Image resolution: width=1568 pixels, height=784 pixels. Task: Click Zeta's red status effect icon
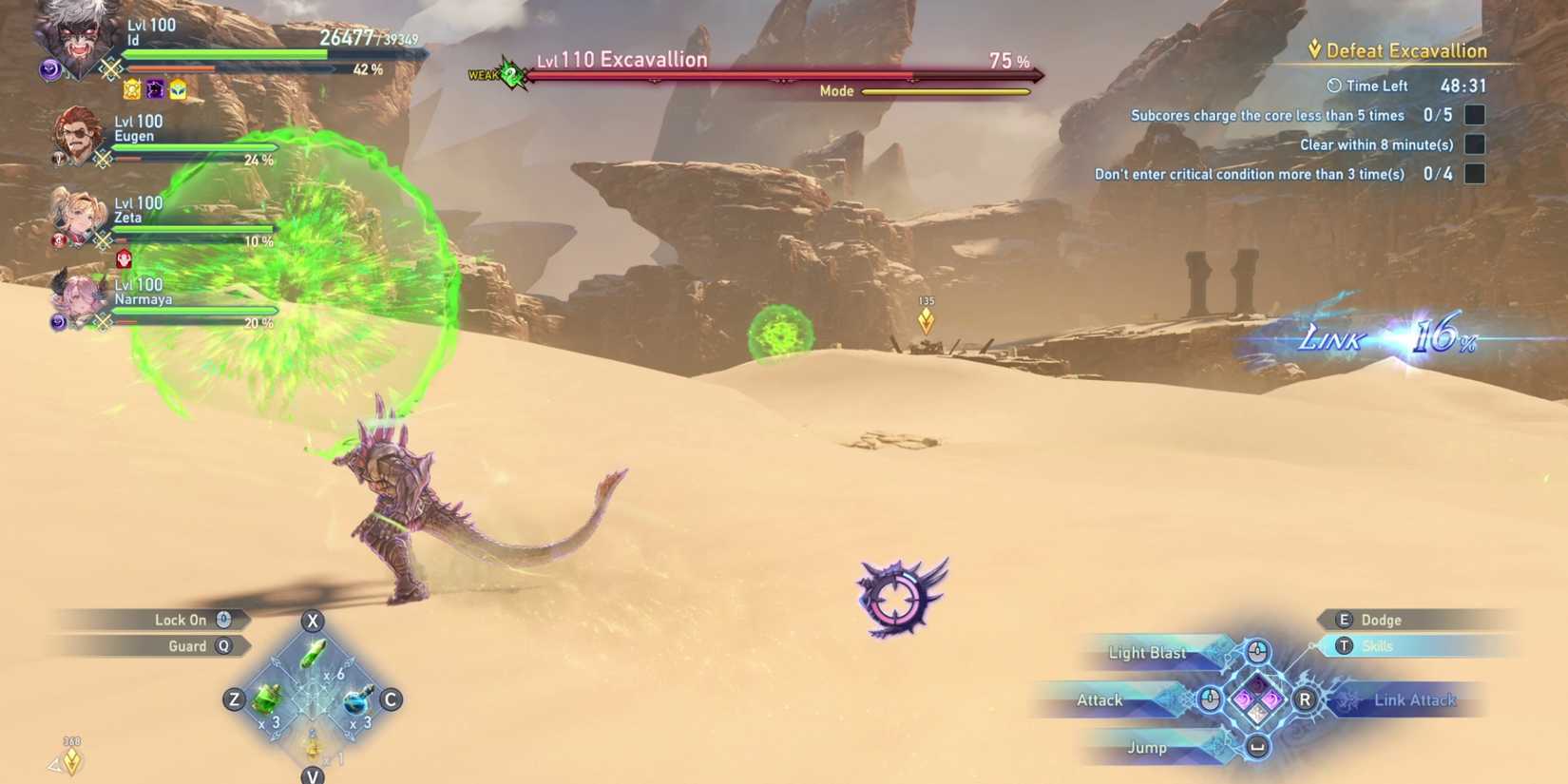tap(124, 258)
